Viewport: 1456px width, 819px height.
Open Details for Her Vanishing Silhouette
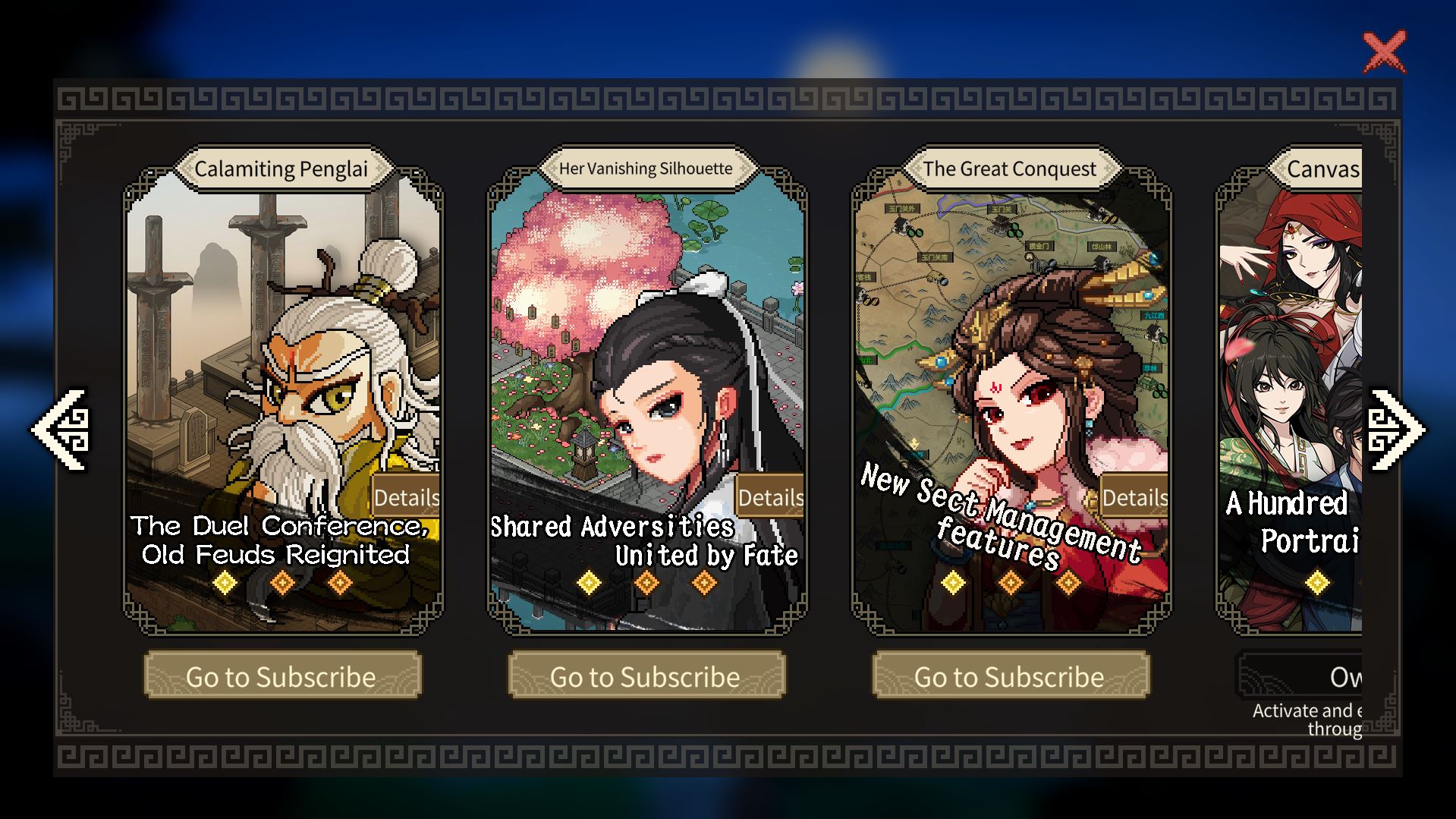[771, 497]
